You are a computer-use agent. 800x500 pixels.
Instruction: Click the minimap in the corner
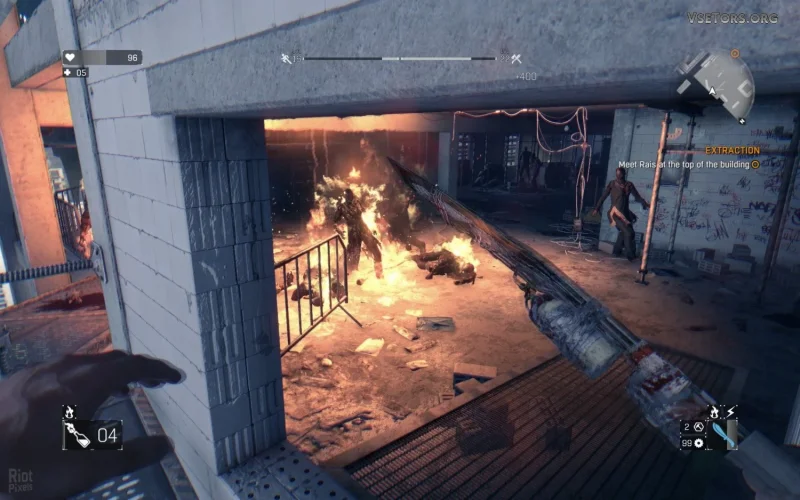click(x=716, y=79)
